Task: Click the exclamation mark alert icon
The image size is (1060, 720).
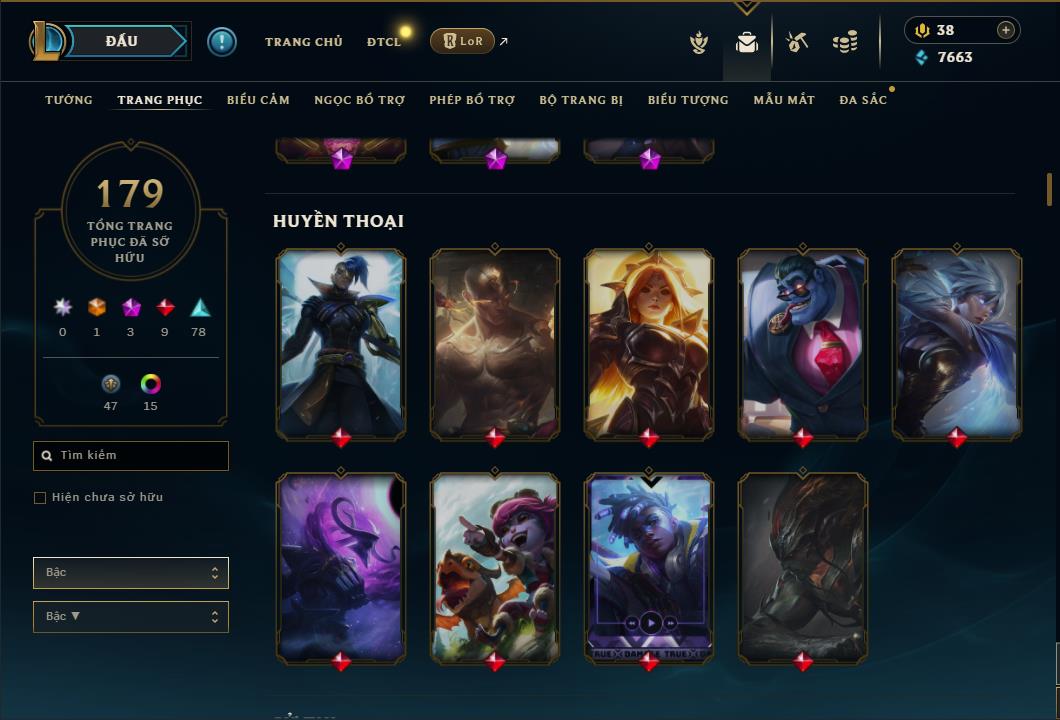Action: [222, 41]
